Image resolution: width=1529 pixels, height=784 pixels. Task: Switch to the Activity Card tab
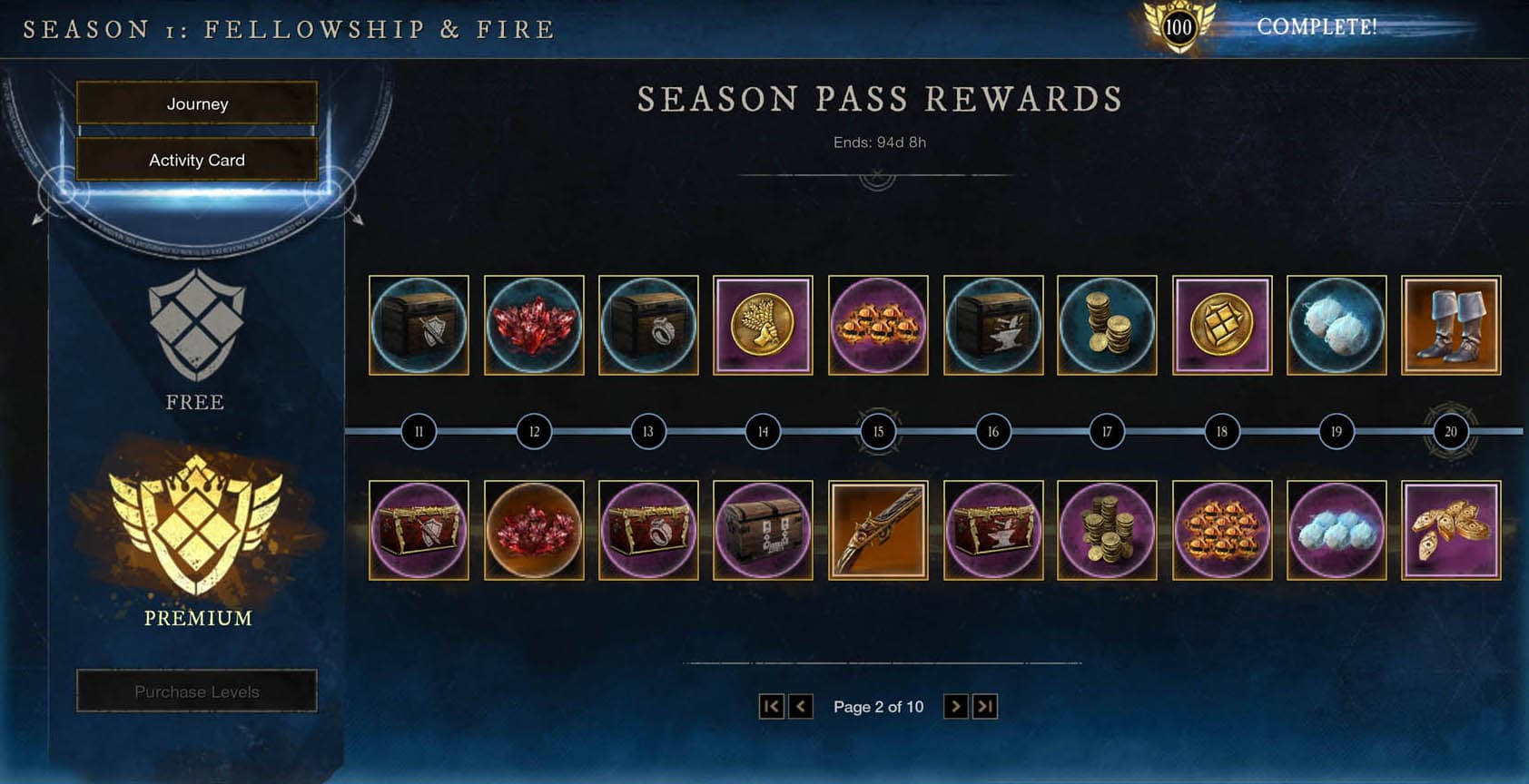click(x=197, y=160)
